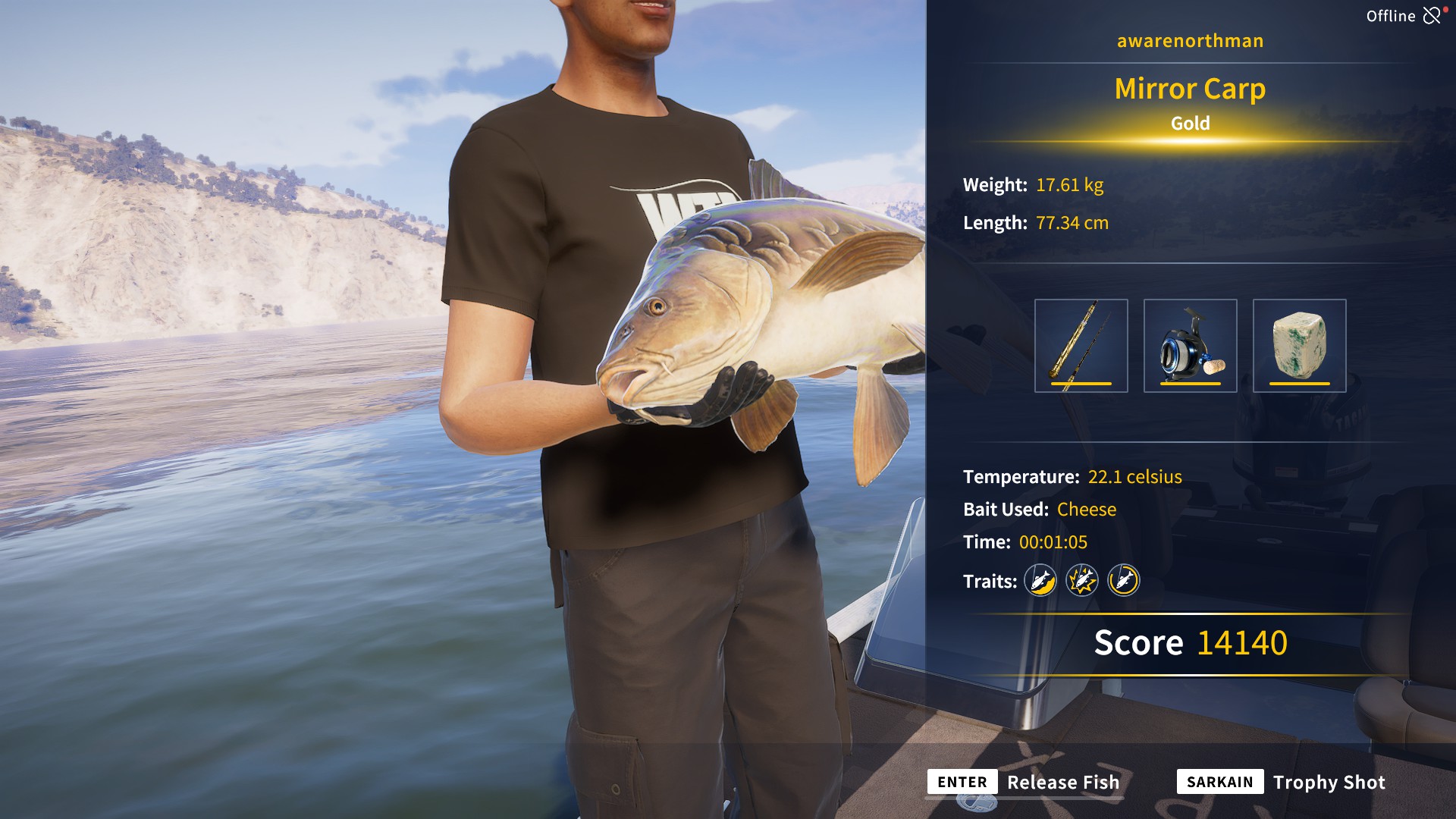View the Cheese bait icon
Viewport: 1456px width, 819px height.
[x=1298, y=345]
